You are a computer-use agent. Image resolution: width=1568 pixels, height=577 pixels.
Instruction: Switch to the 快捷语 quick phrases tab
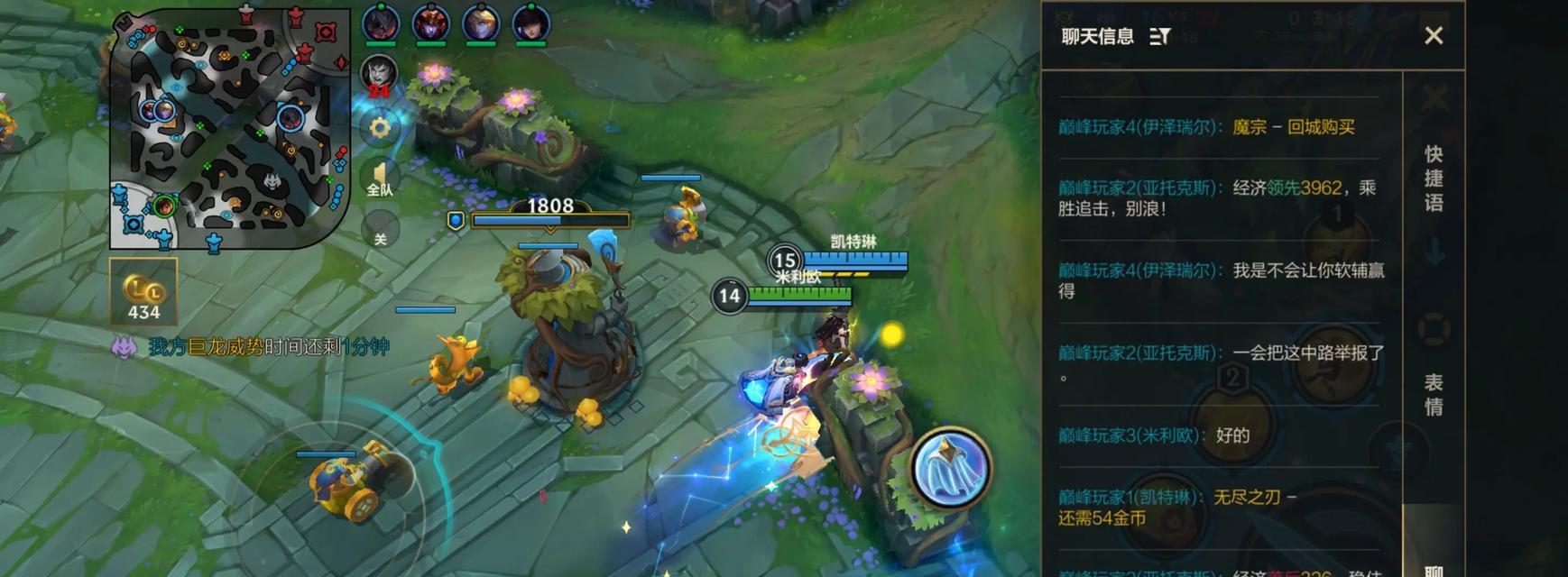pyautogui.click(x=1433, y=179)
